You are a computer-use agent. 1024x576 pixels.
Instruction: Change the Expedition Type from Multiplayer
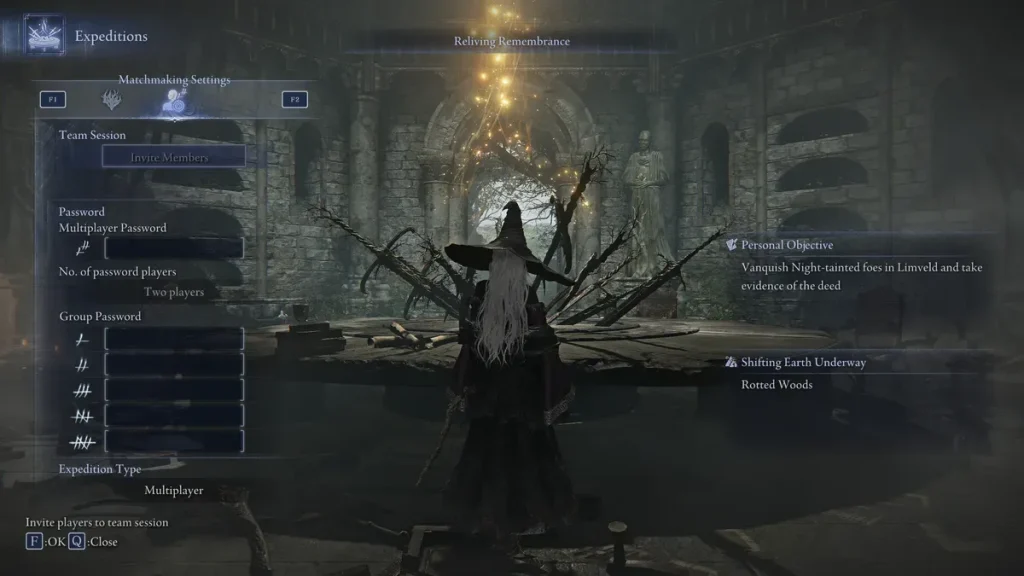tap(174, 491)
